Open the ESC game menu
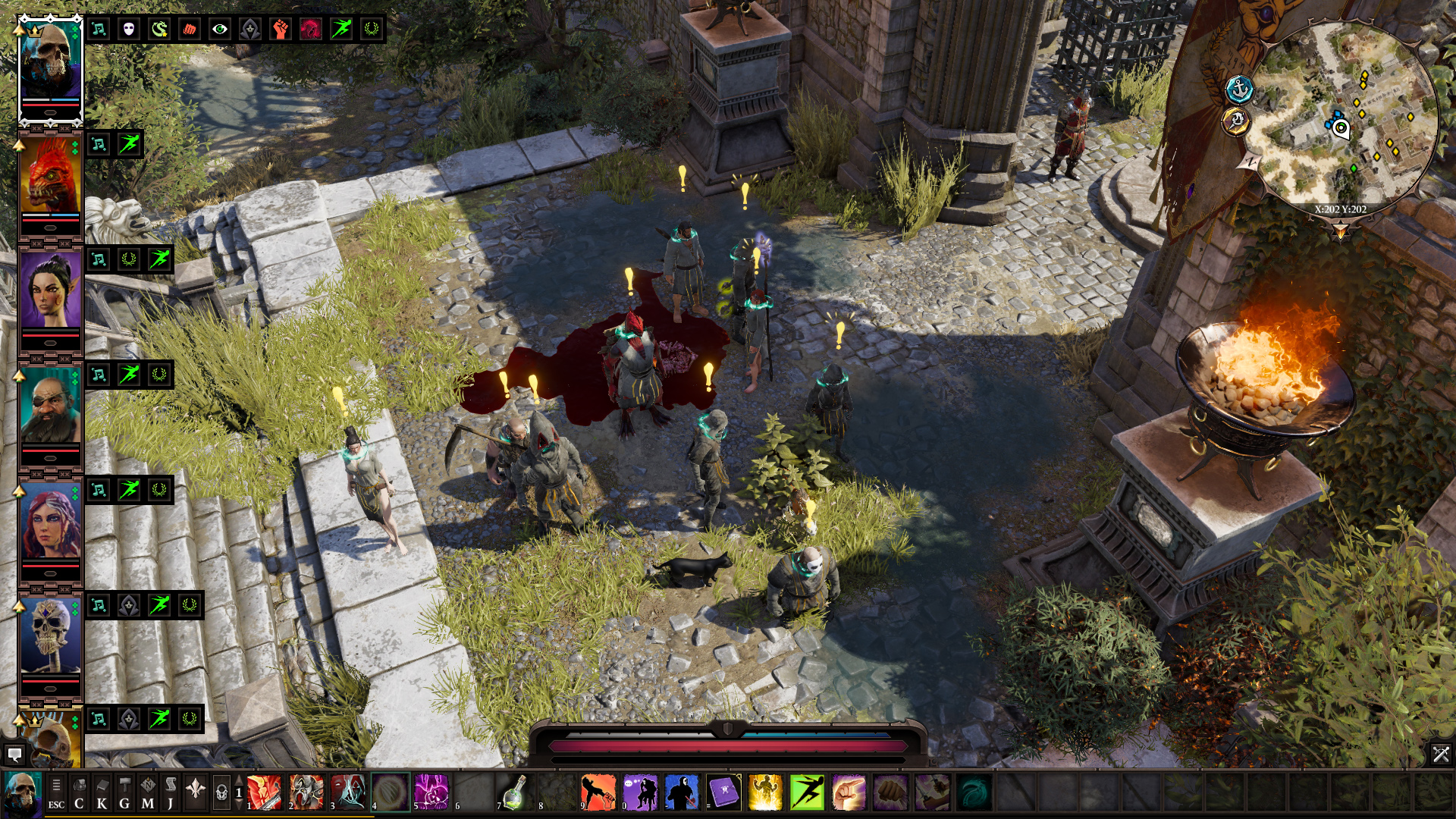1456x819 pixels. 56,793
